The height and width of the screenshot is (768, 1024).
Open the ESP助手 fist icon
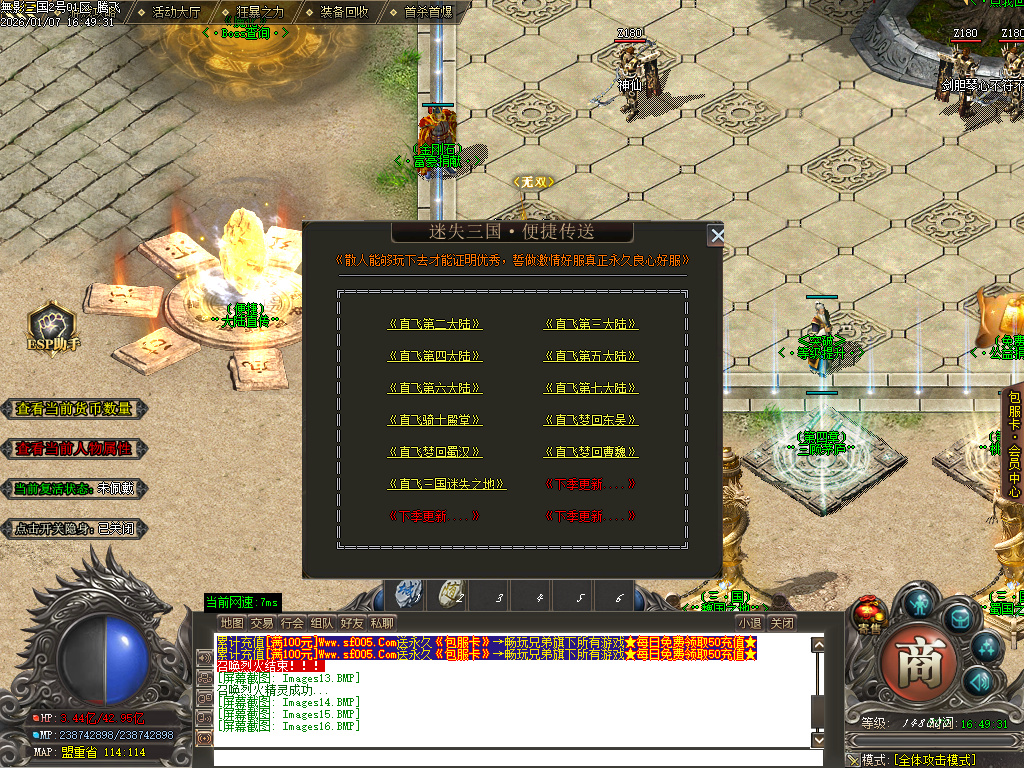[52, 325]
